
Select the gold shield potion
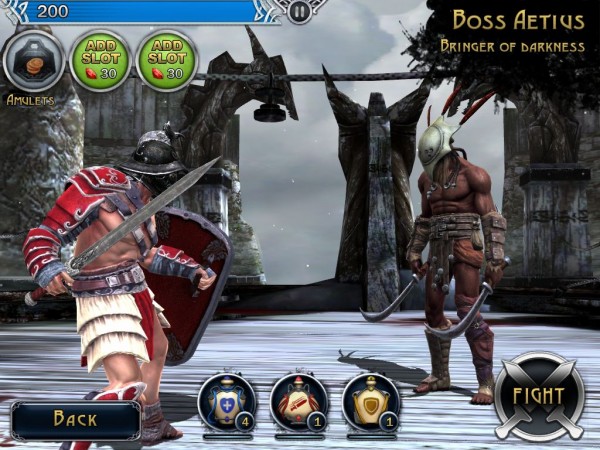[x=370, y=400]
